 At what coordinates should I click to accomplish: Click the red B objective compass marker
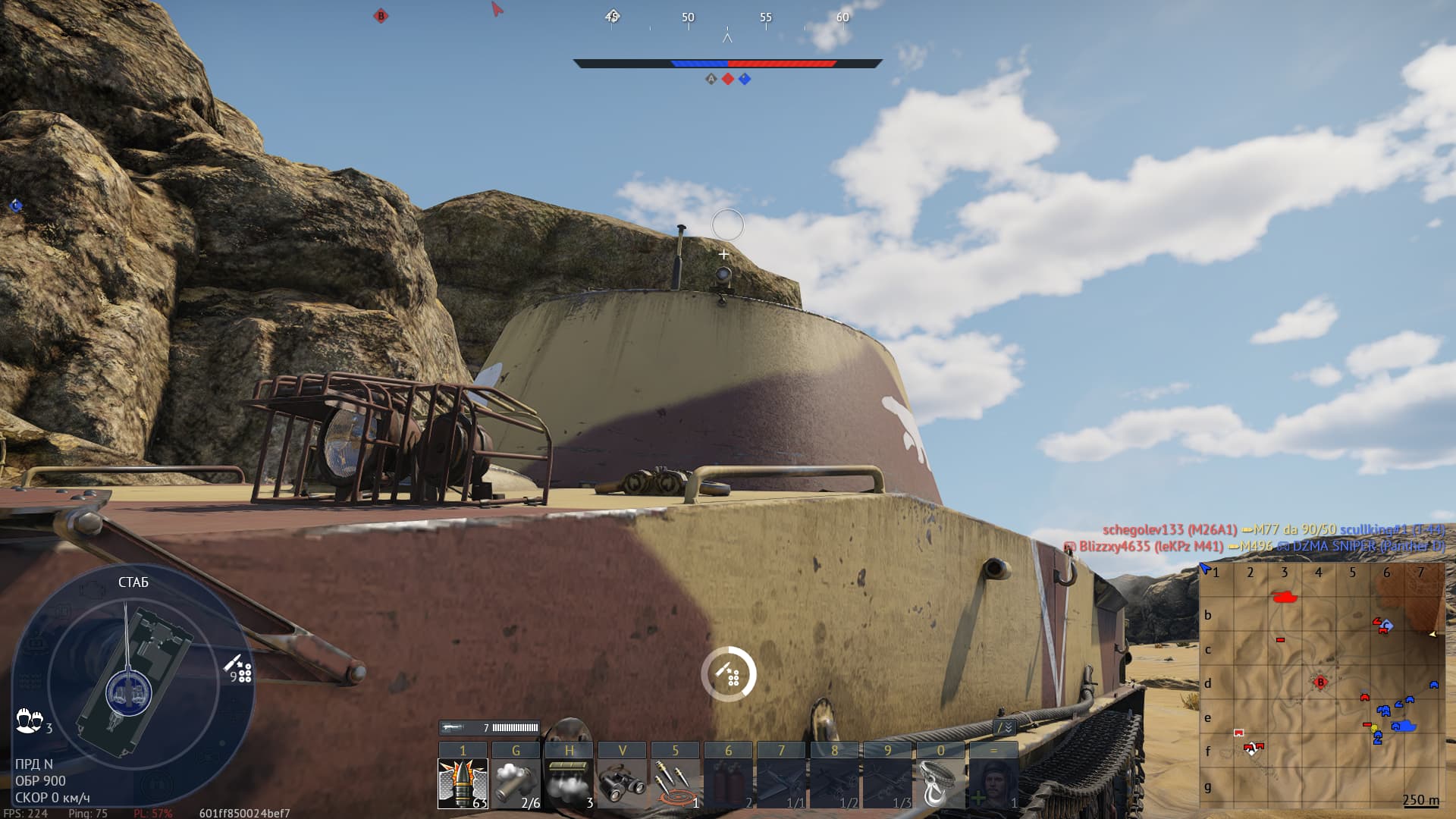point(381,16)
